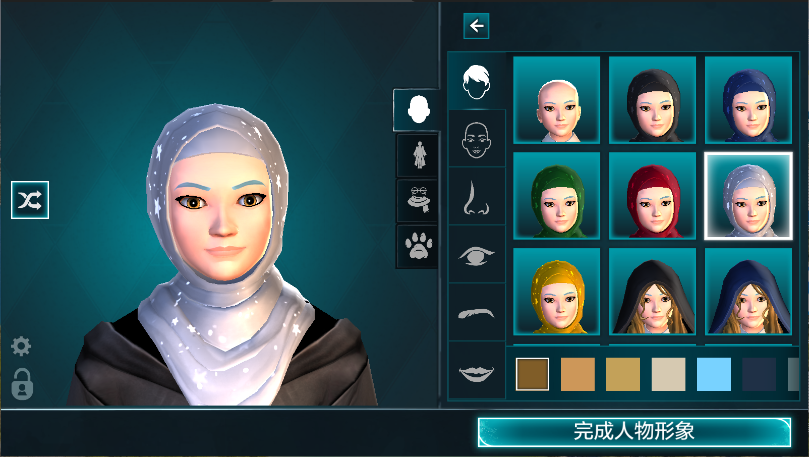The image size is (809, 457).
Task: Open the lips category
Action: click(x=477, y=371)
